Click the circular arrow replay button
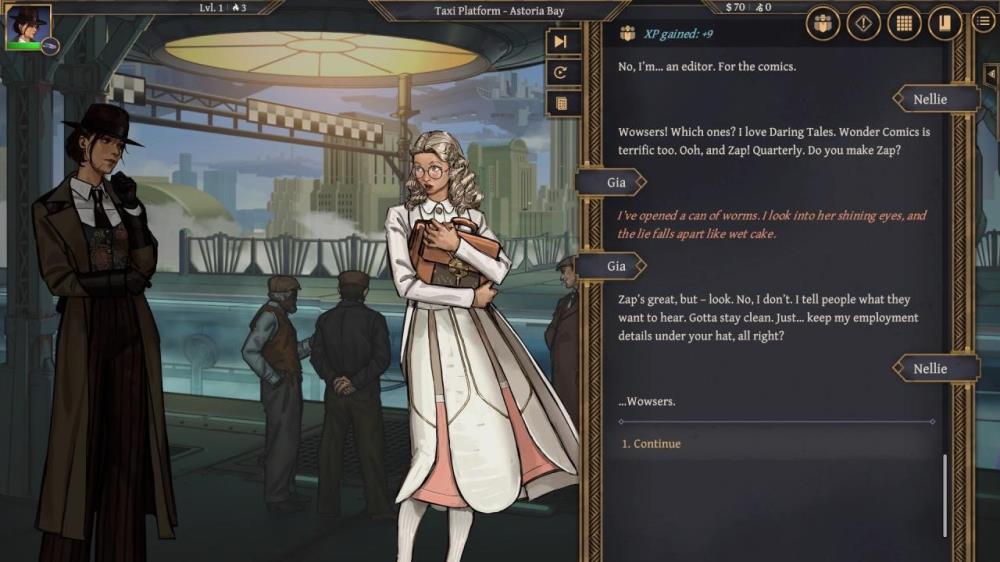Screen dimensions: 1000x562 point(561,72)
